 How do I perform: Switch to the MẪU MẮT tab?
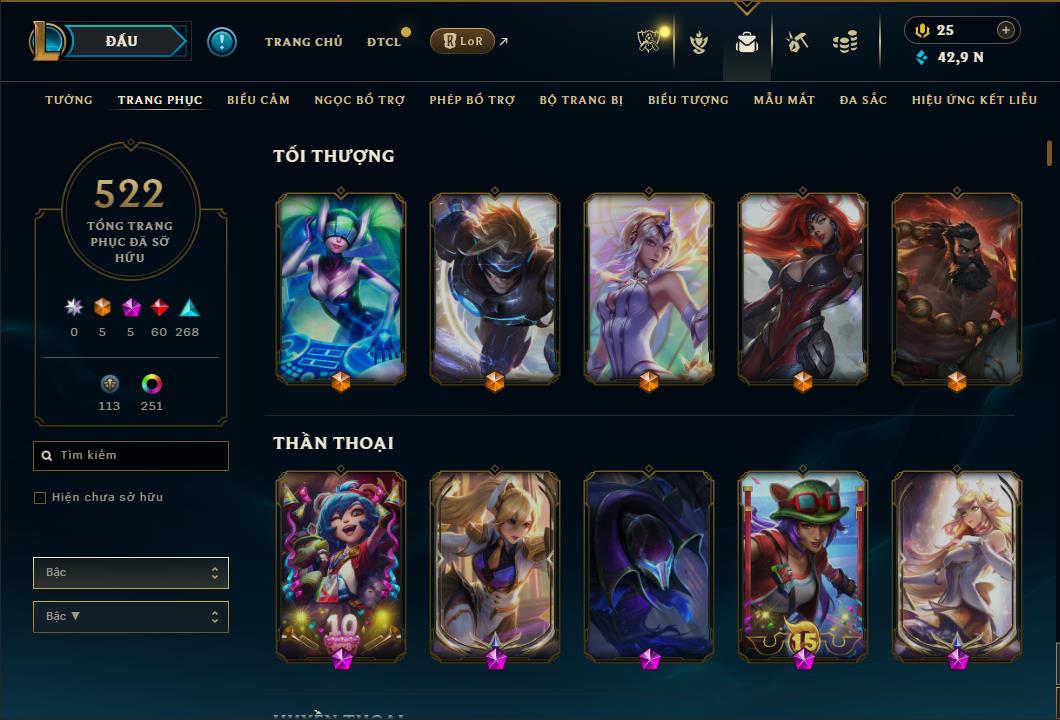point(784,100)
